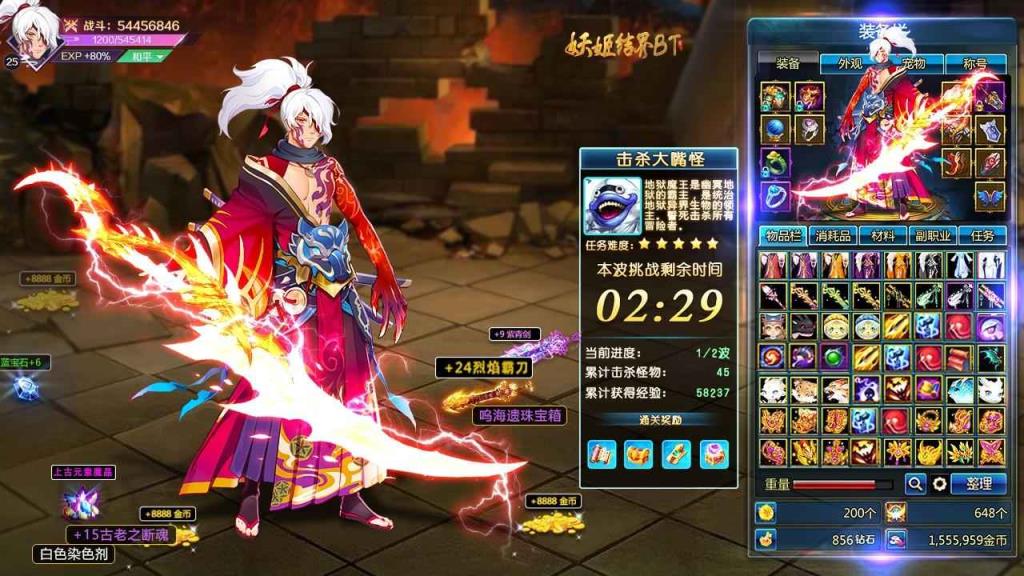Switch to the 外观 appearance tab
The height and width of the screenshot is (576, 1024).
point(849,63)
